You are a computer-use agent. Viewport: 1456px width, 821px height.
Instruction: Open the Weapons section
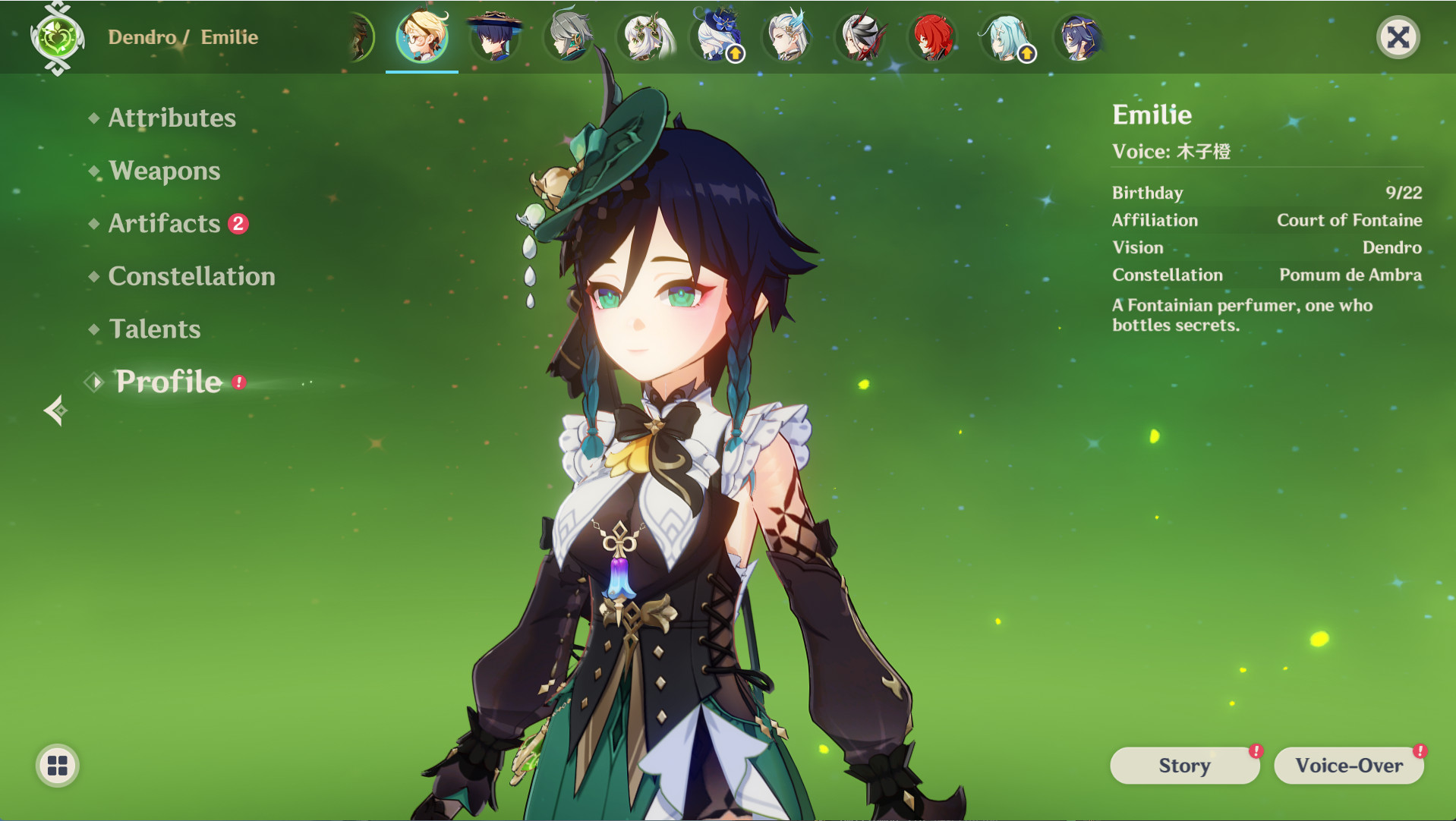[163, 171]
